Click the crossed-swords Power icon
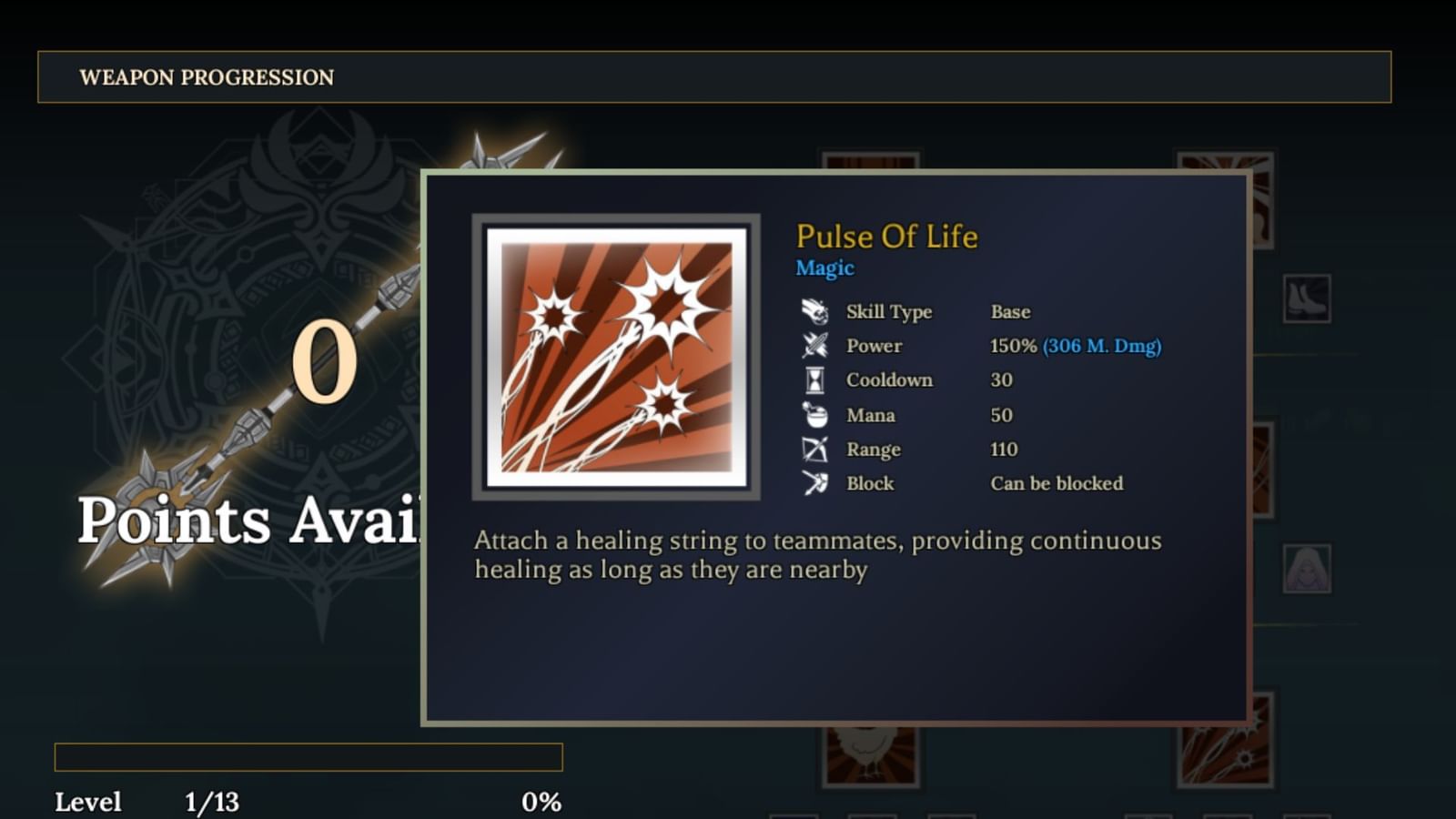The height and width of the screenshot is (819, 1456). [x=816, y=346]
